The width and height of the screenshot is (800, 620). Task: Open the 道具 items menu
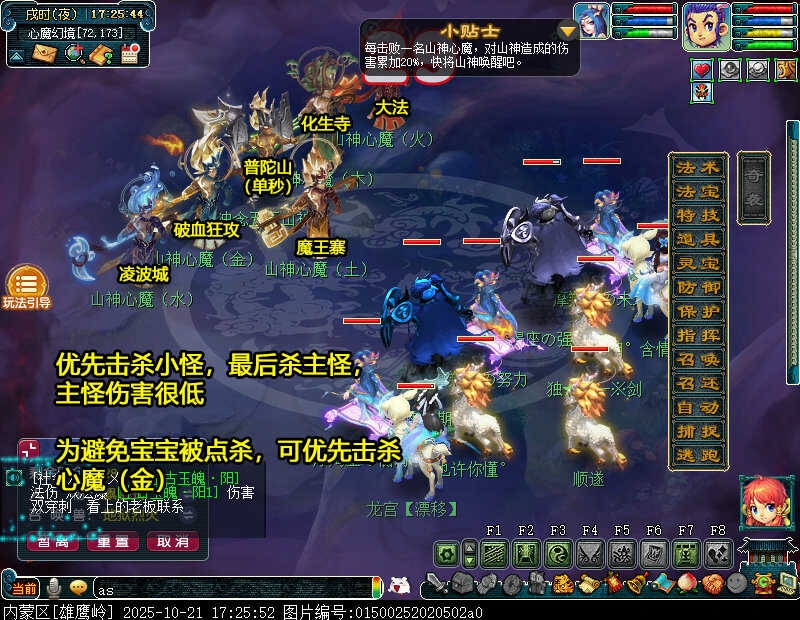[x=697, y=239]
